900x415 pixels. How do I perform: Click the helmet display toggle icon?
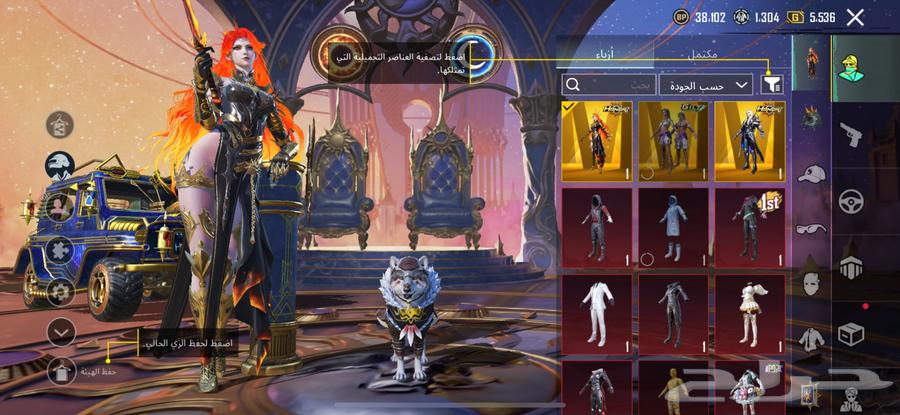click(61, 165)
